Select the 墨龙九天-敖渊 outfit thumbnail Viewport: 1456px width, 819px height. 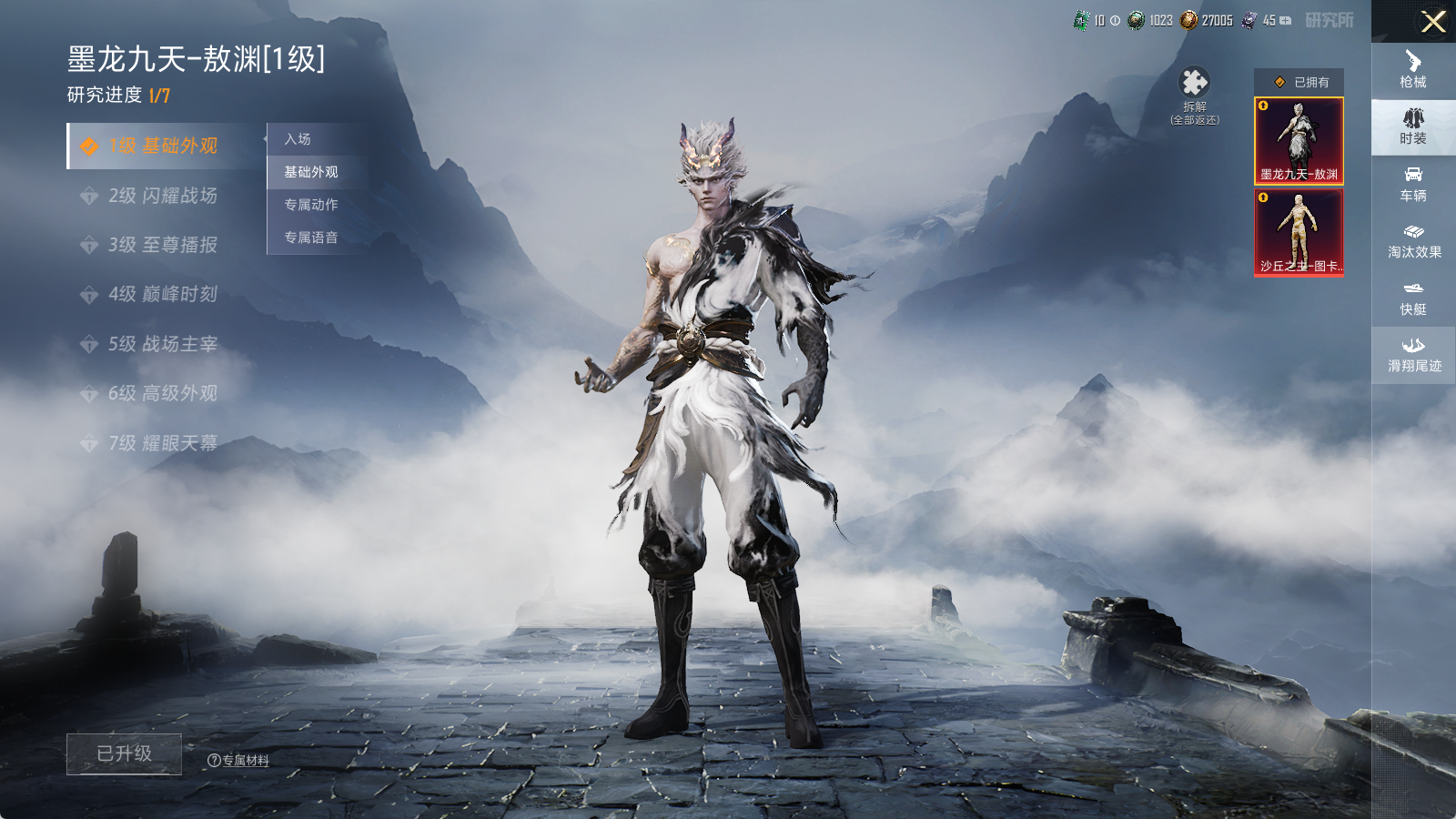1299,141
